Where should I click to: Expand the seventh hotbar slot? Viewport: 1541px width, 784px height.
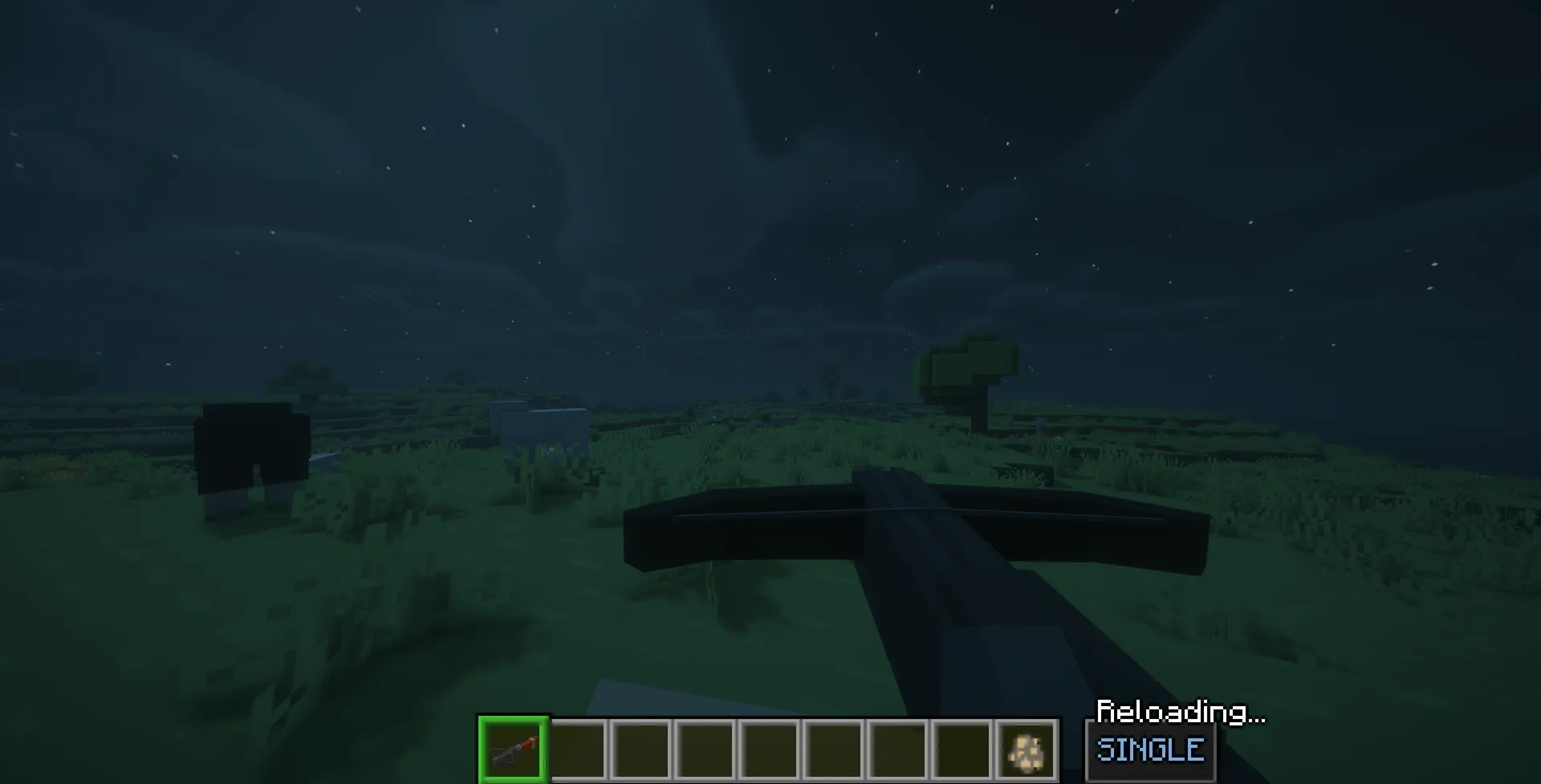coord(897,749)
